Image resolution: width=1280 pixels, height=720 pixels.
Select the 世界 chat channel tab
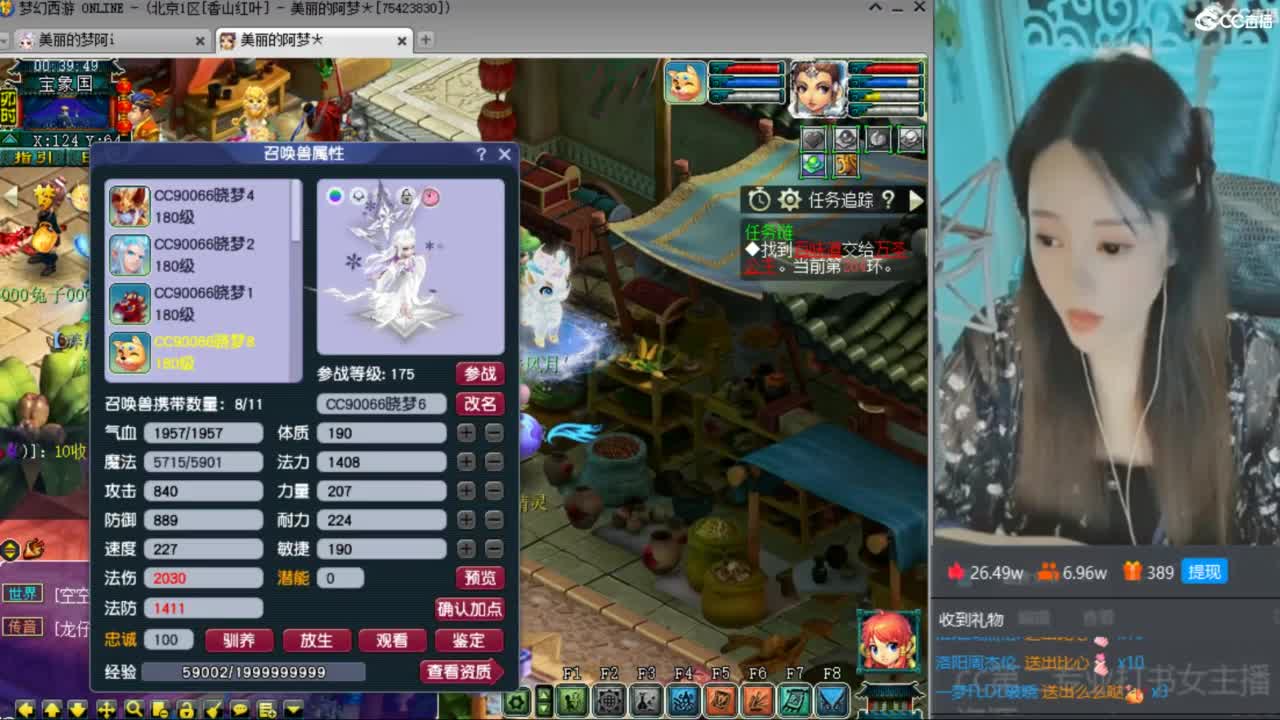20,590
